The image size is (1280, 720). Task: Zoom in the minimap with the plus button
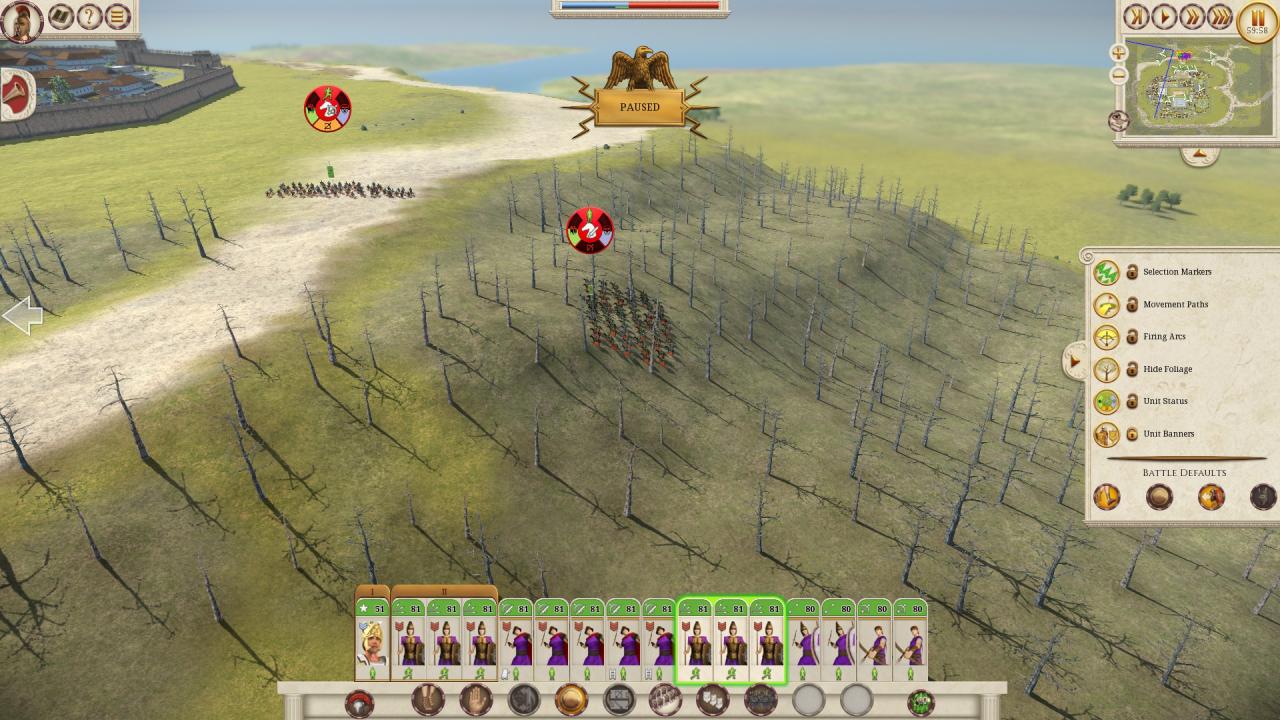point(1118,52)
